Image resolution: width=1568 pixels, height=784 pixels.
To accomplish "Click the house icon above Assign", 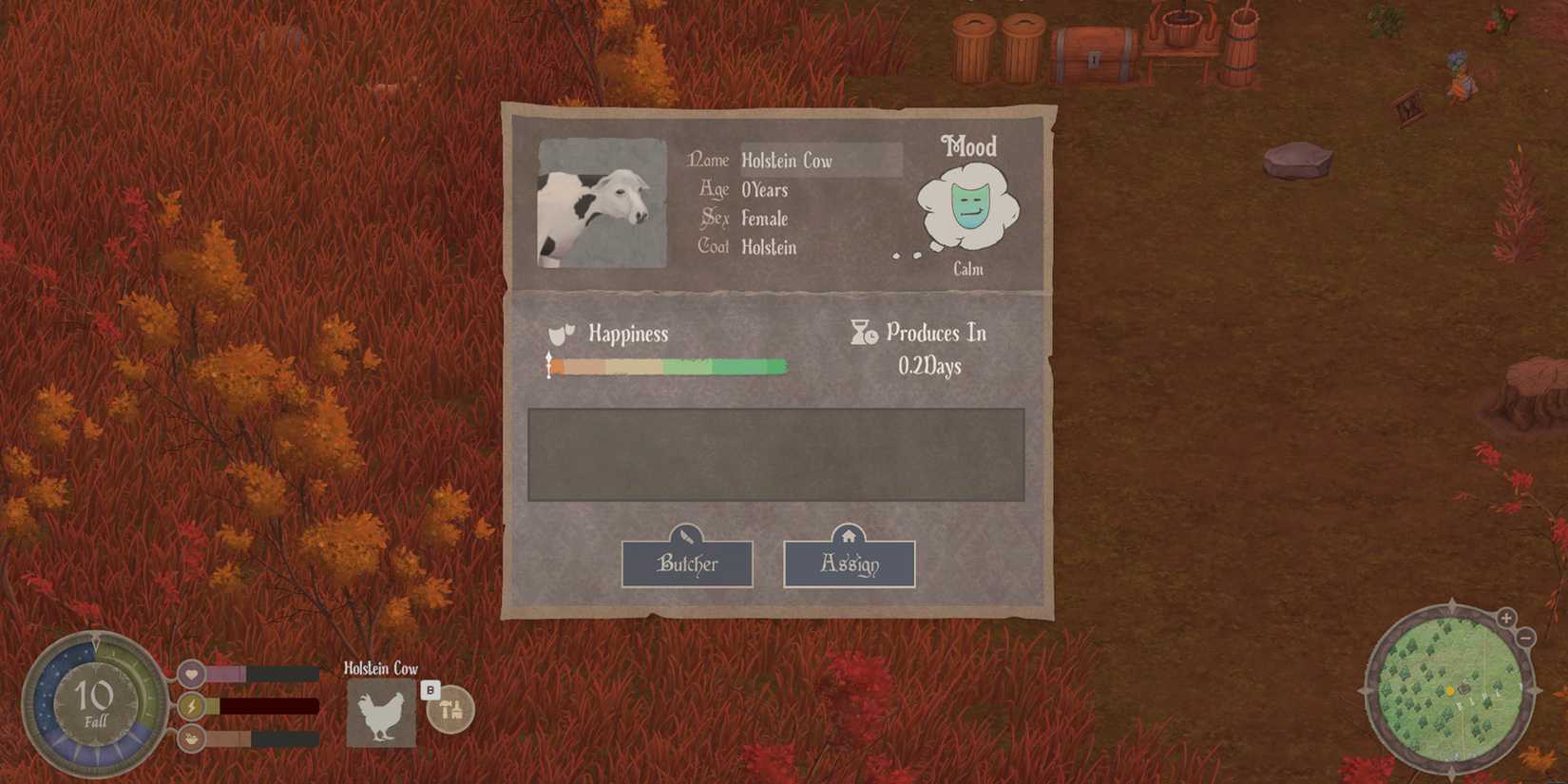I will coord(849,533).
